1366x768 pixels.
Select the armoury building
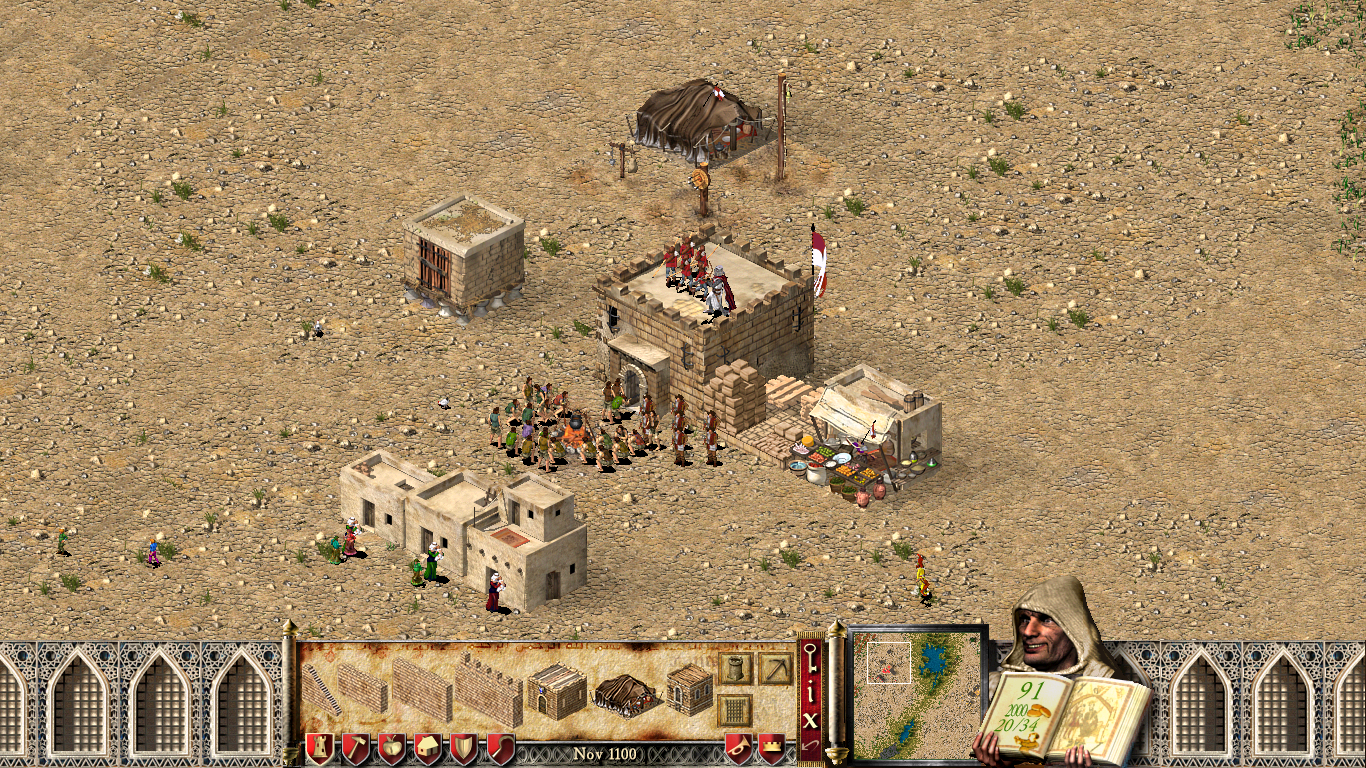[689, 690]
